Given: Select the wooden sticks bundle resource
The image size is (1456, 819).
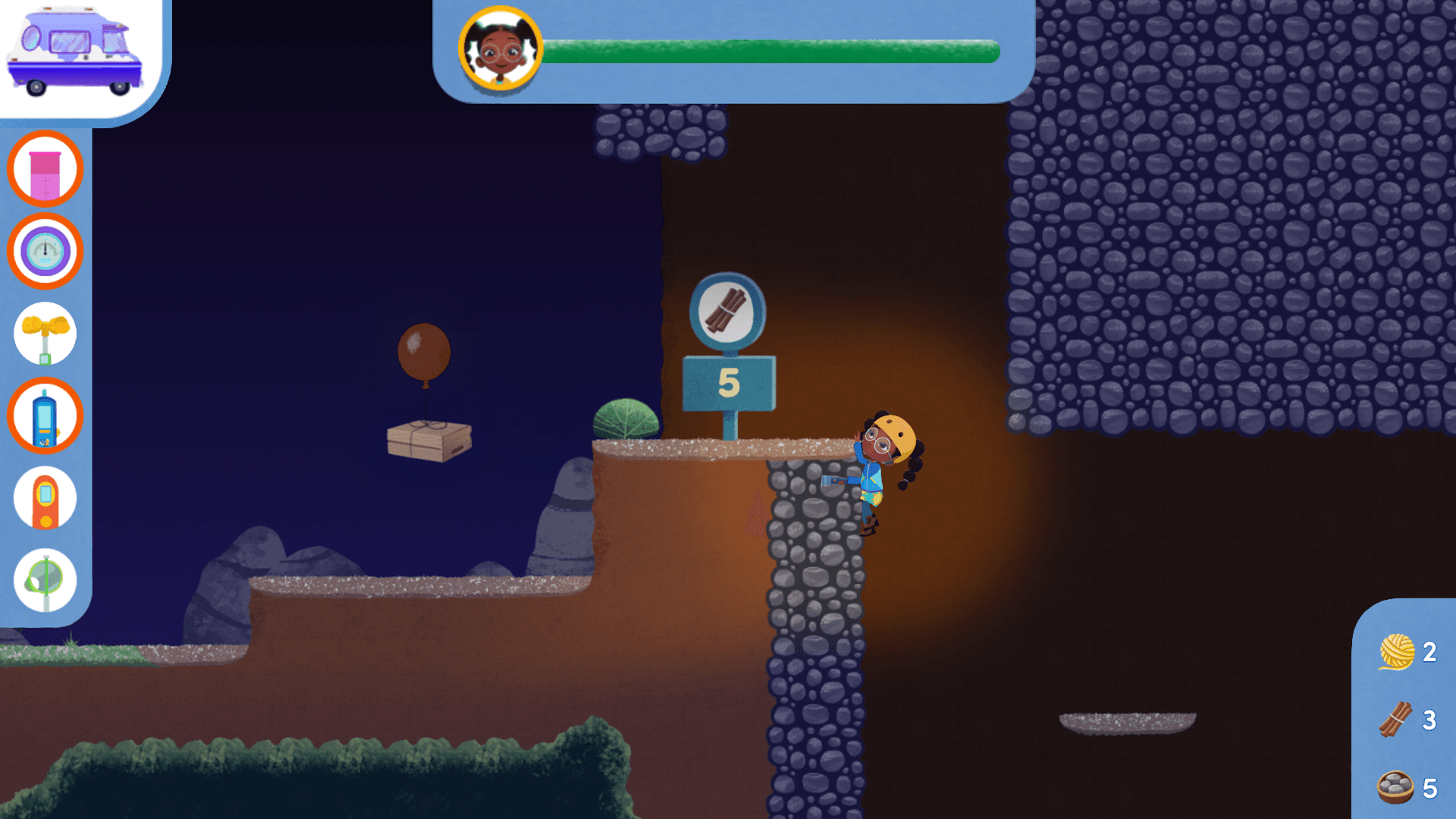Looking at the screenshot, I should (x=1395, y=720).
